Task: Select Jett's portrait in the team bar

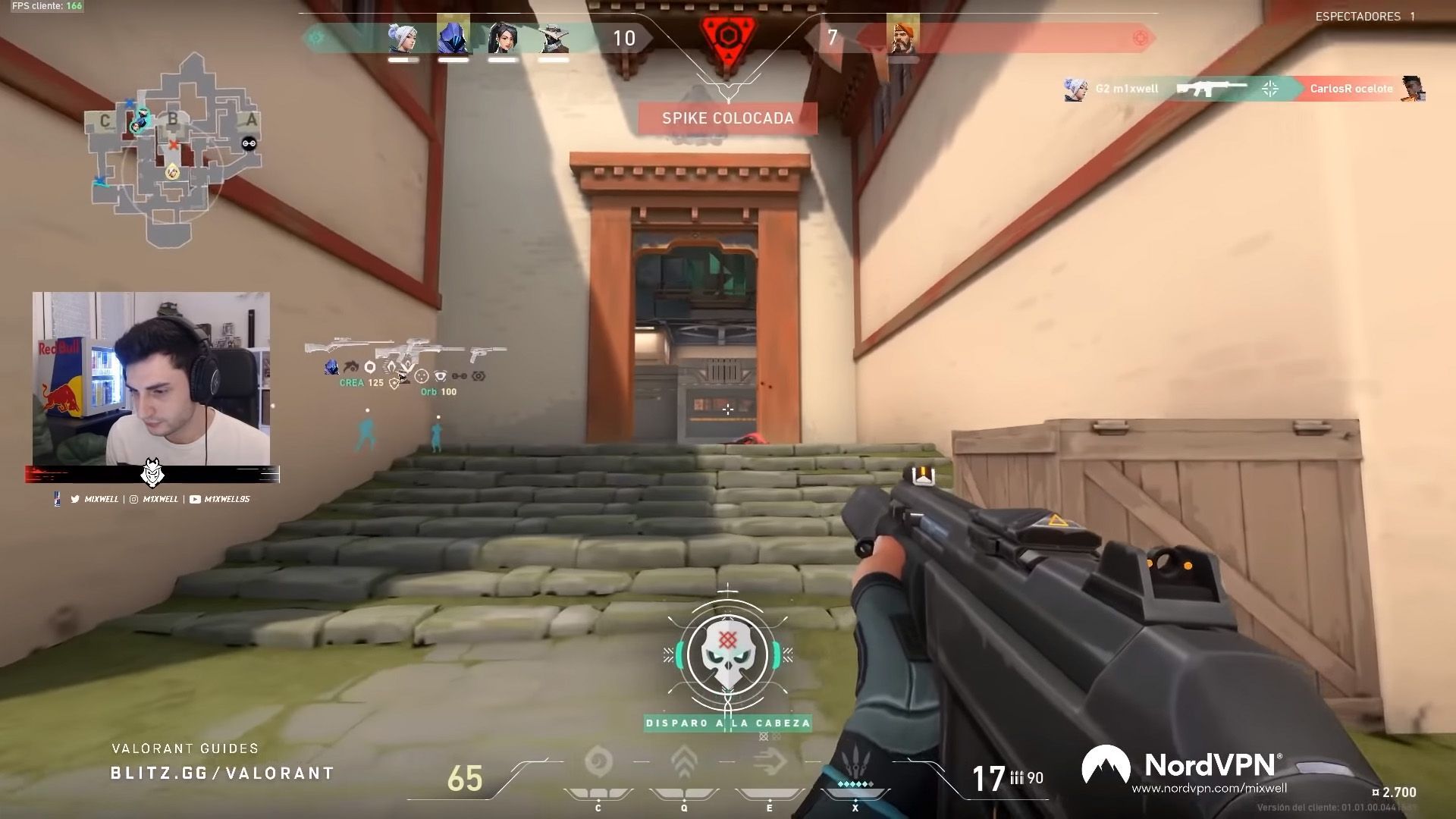Action: [403, 38]
